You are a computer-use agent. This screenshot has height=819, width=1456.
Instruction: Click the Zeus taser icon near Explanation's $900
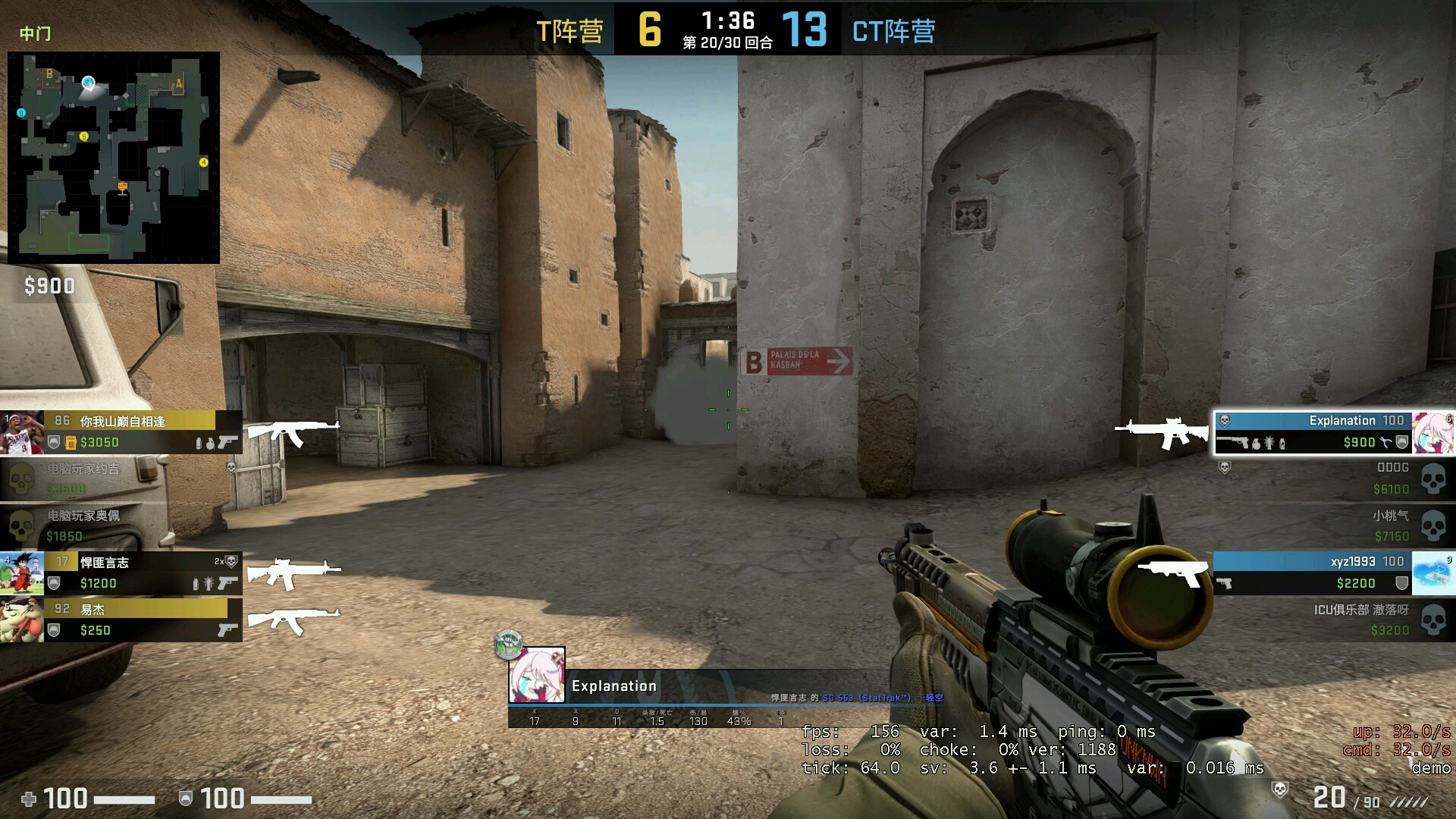(x=1385, y=442)
